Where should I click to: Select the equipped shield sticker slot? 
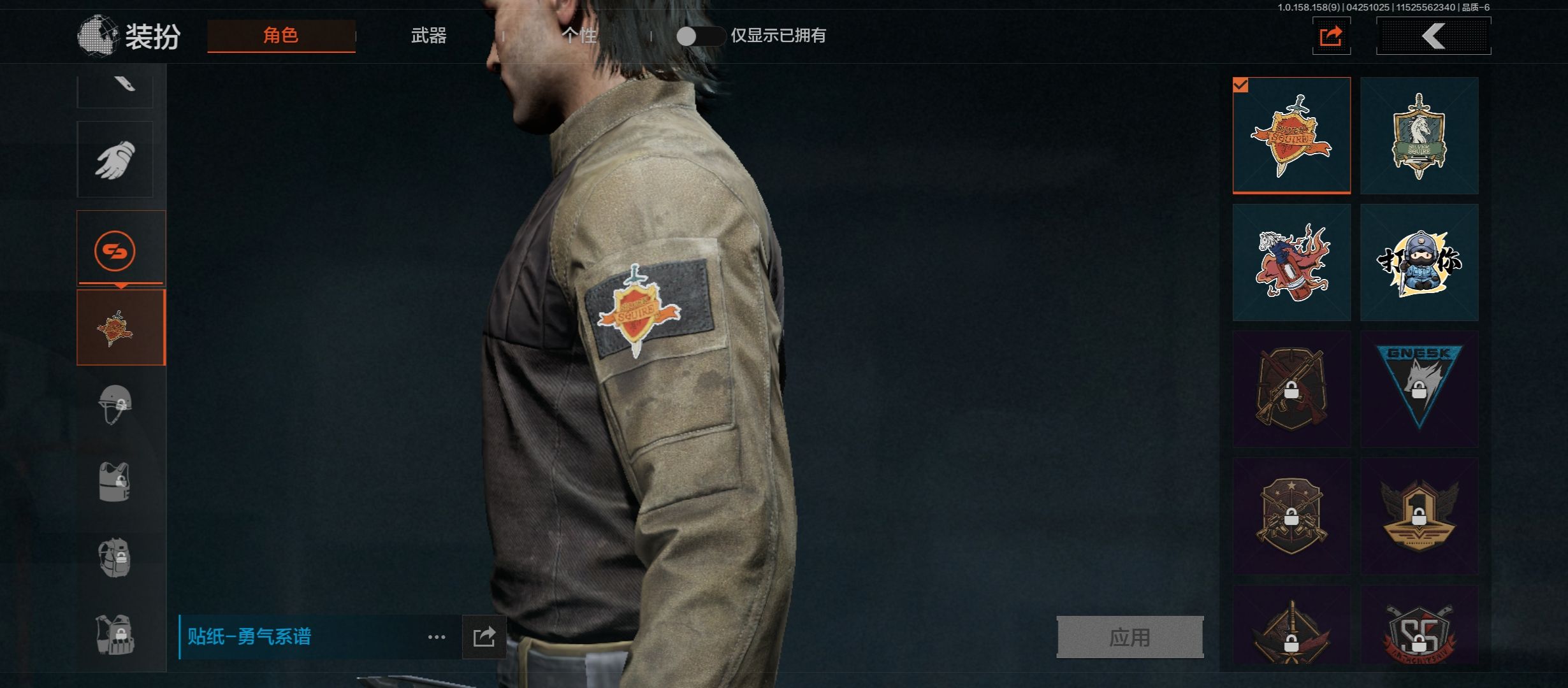[120, 327]
